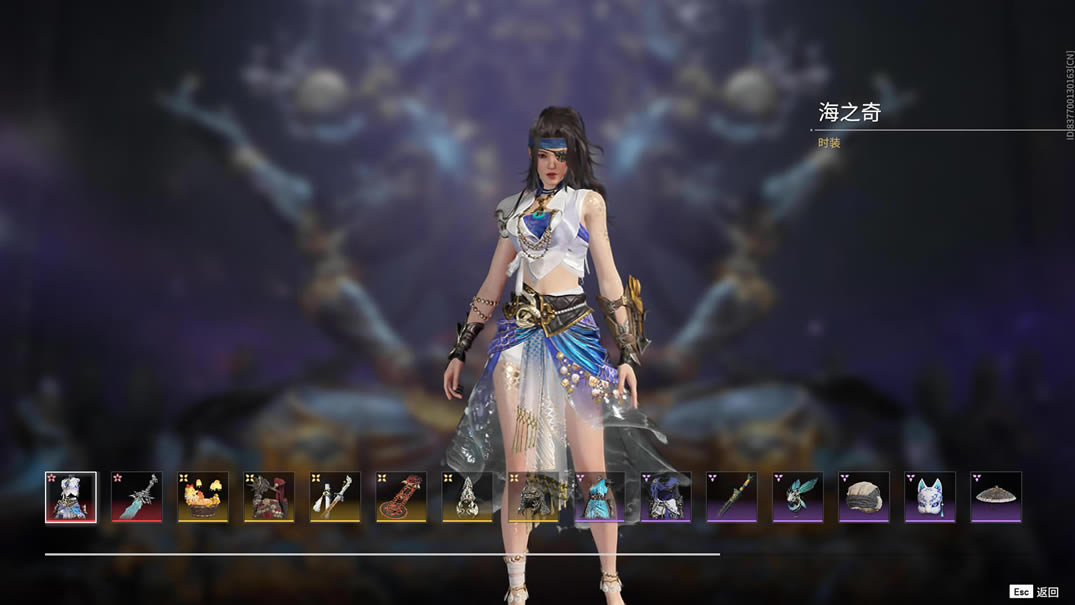Select the basket of yellow chicks

pyautogui.click(x=203, y=497)
